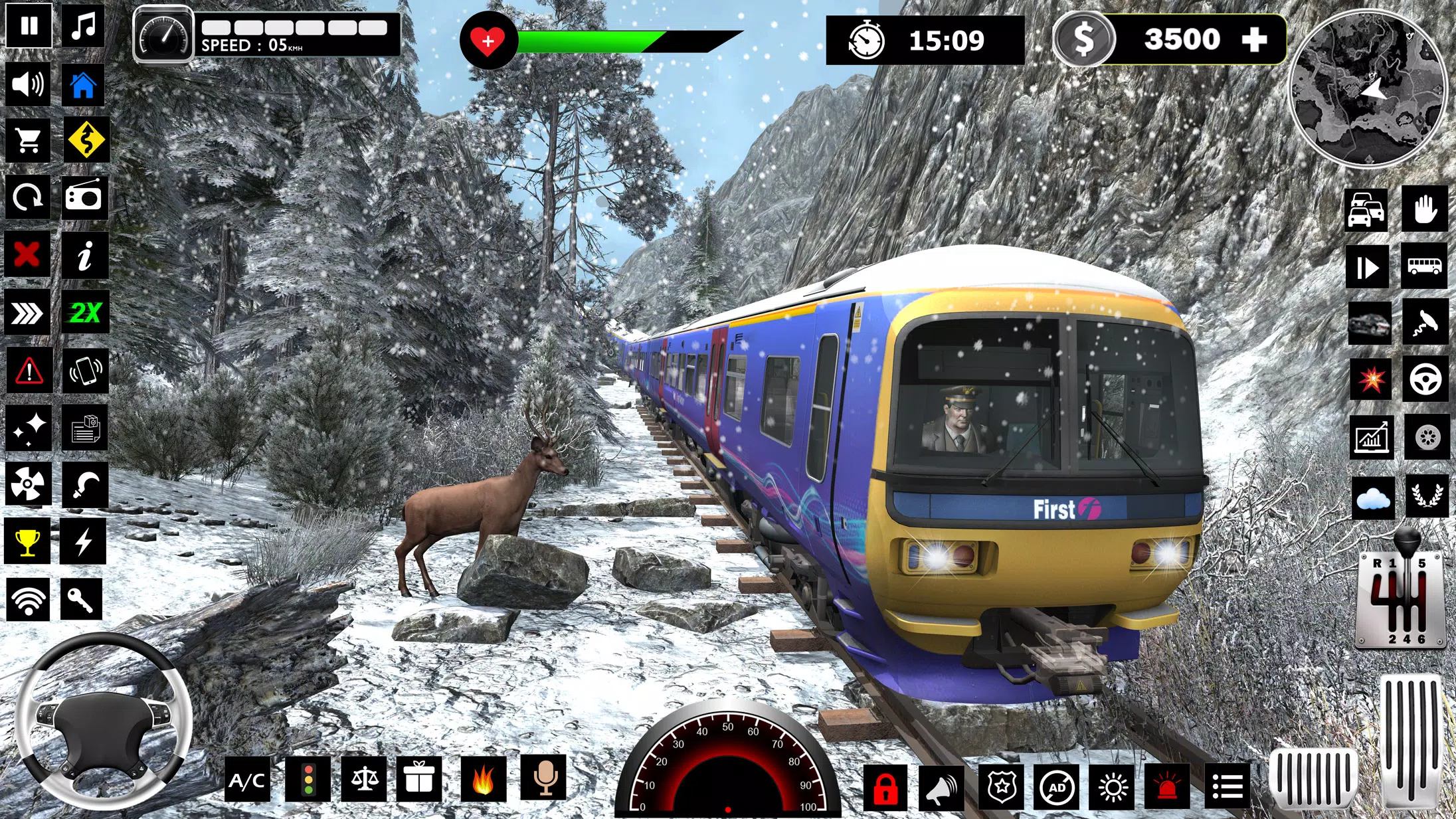The width and height of the screenshot is (1456, 819).
Task: Open the circular minimap
Action: pyautogui.click(x=1368, y=88)
